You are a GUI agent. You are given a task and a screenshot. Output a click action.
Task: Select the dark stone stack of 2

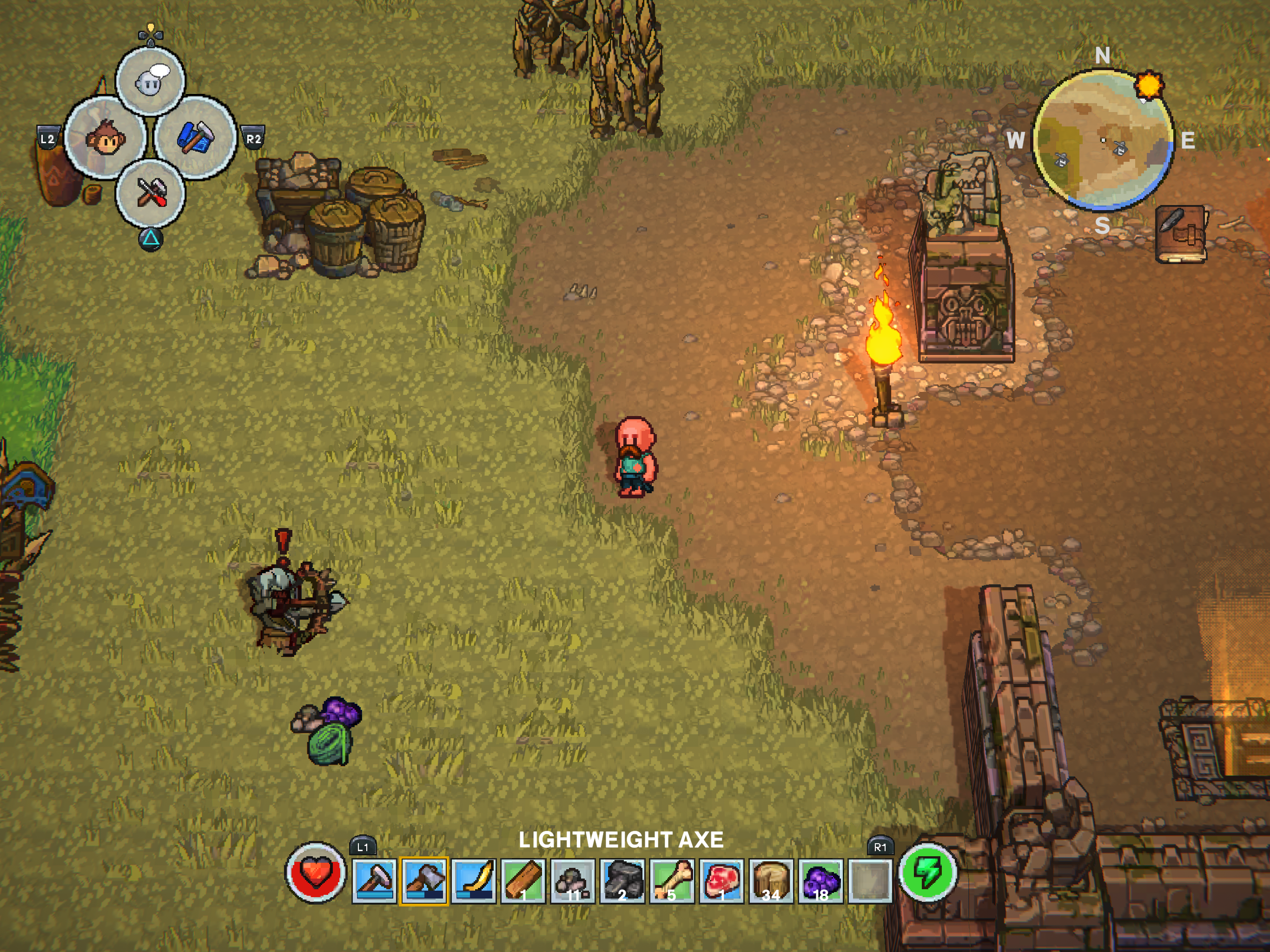click(x=622, y=880)
